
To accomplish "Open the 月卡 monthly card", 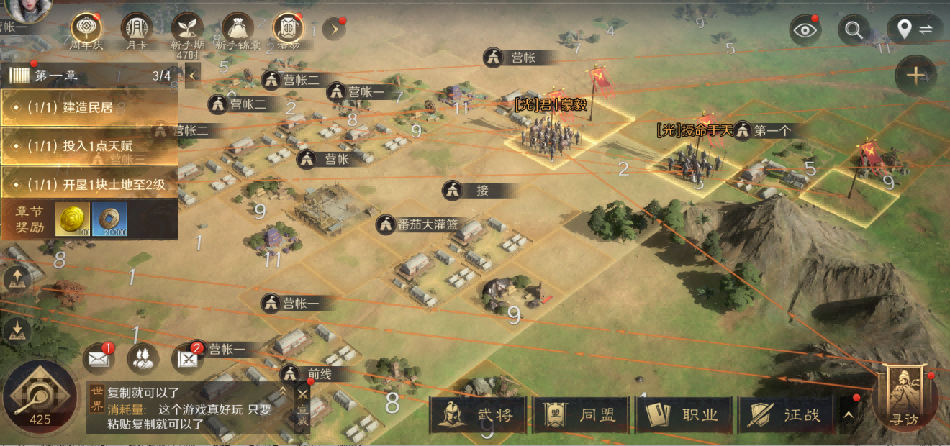I will (137, 28).
